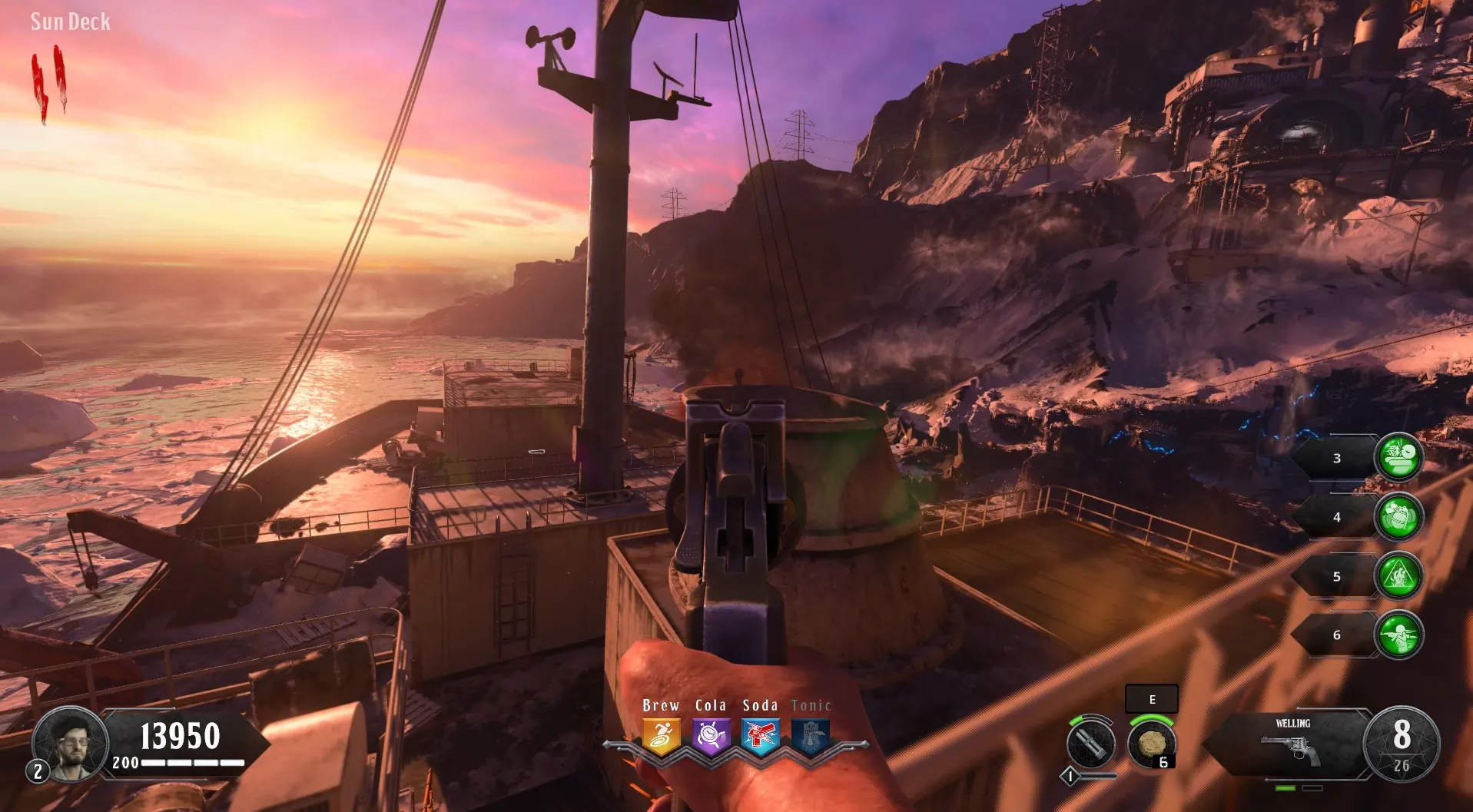Activate elixir slot 5 with warning triangle
The image size is (1473, 812).
coord(1398,576)
